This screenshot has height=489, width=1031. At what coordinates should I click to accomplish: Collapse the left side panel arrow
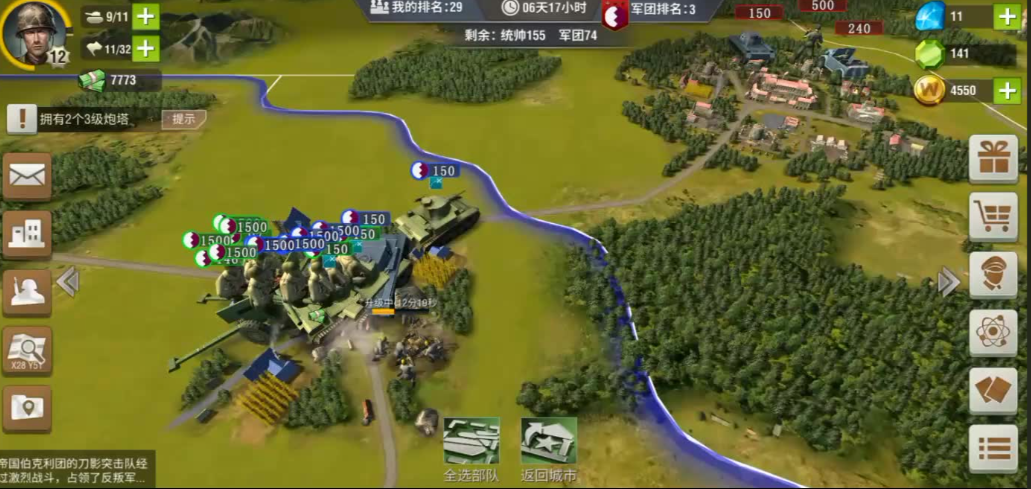point(68,282)
